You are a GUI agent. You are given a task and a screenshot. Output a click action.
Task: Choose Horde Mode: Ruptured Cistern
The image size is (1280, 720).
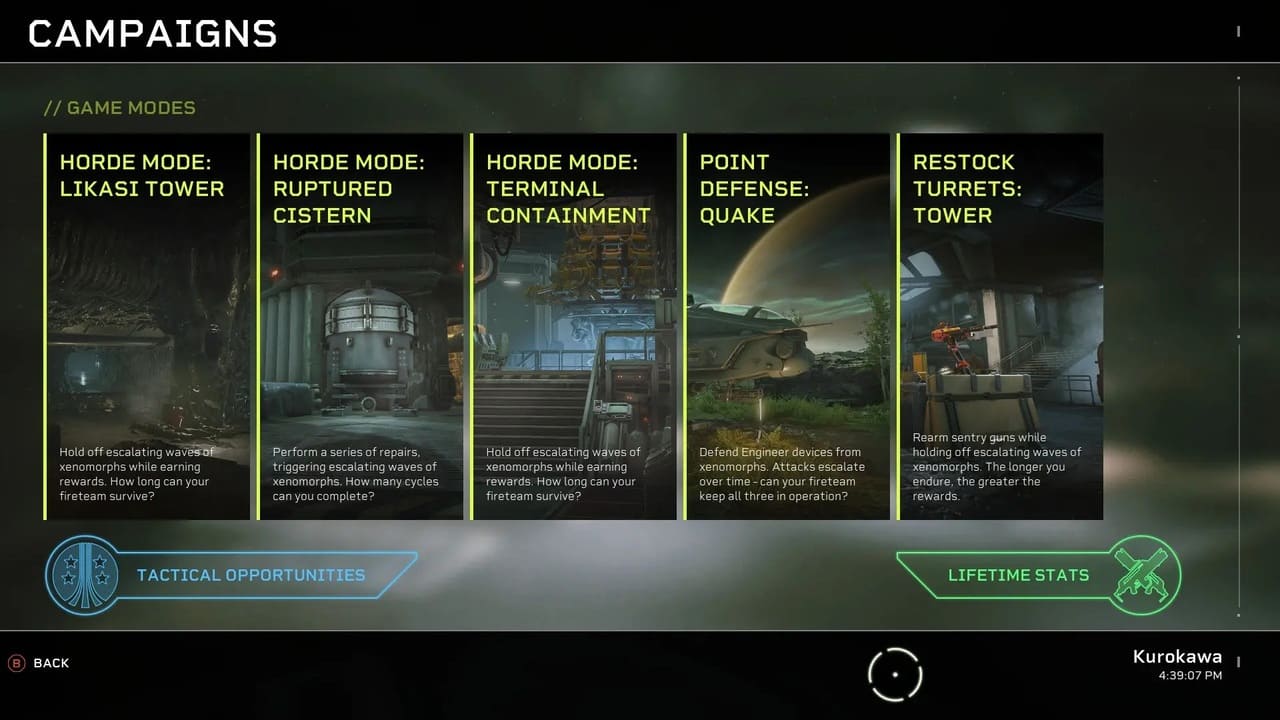(x=361, y=326)
